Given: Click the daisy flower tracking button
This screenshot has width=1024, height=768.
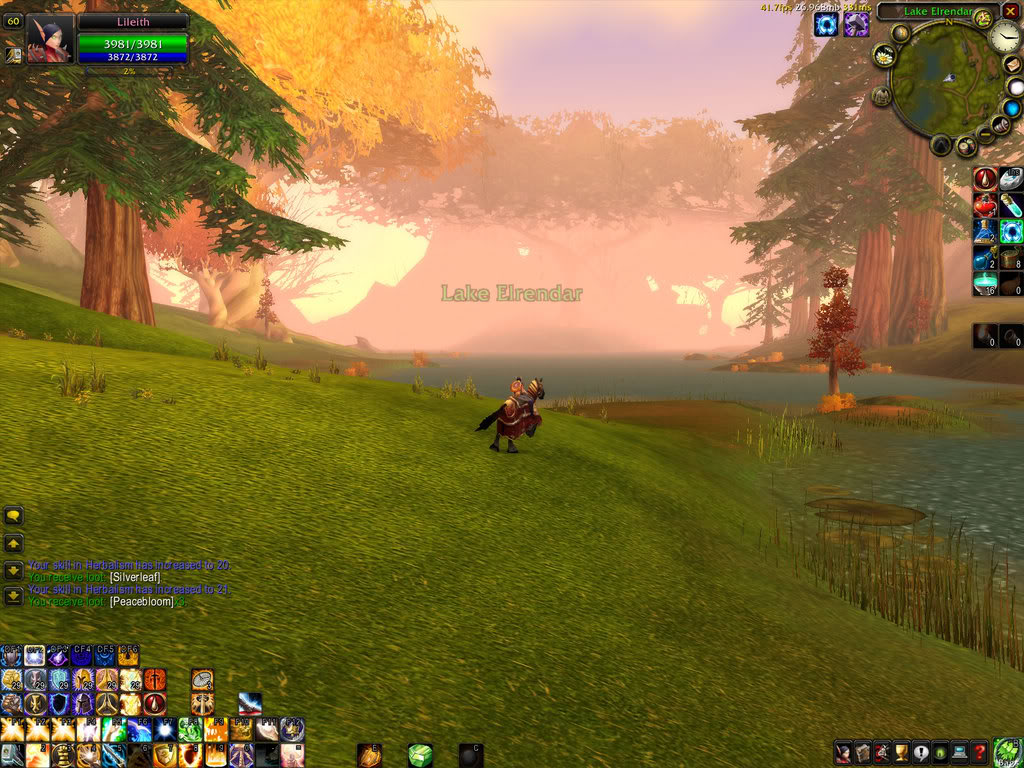Looking at the screenshot, I should (884, 56).
